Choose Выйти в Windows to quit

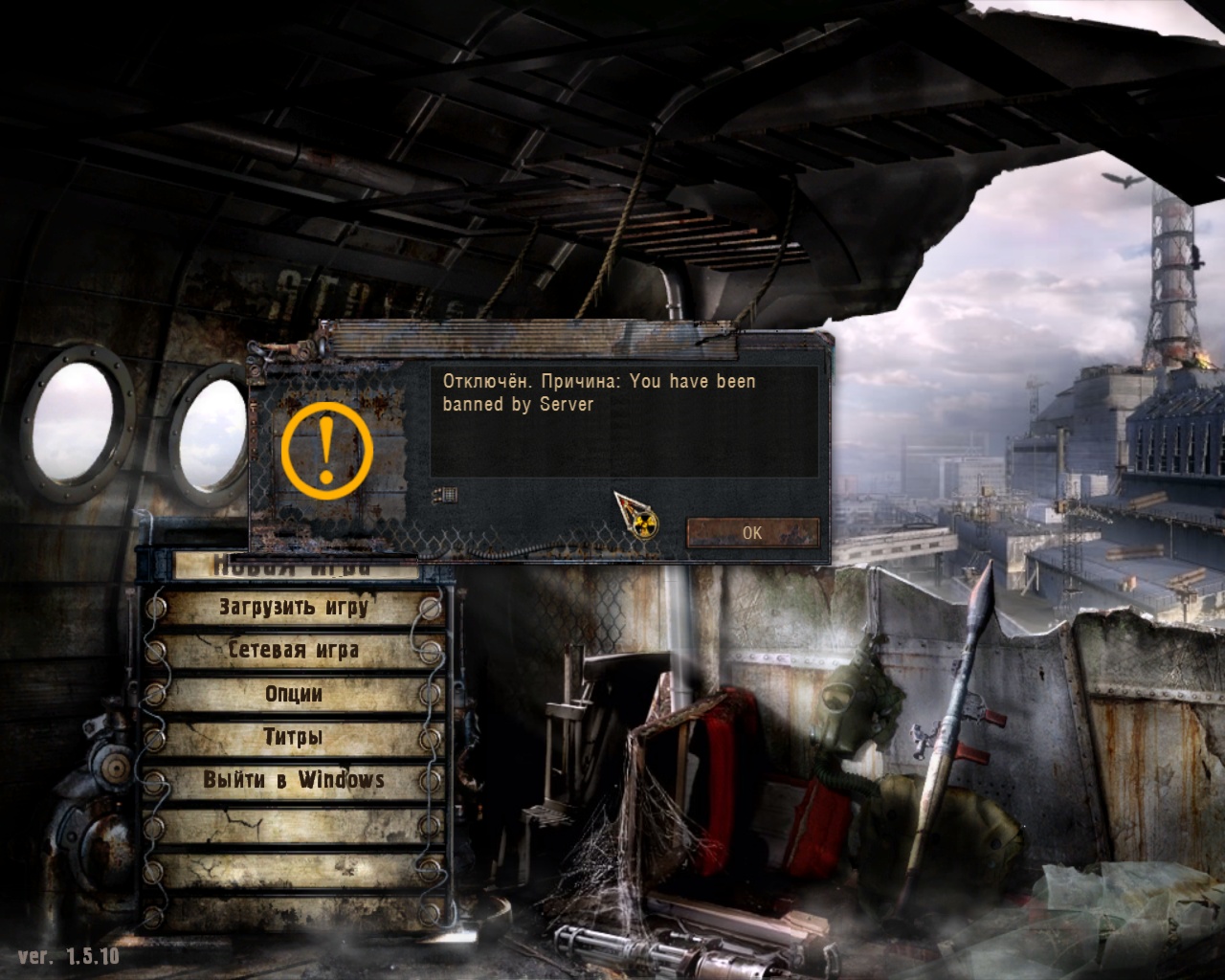tap(293, 780)
